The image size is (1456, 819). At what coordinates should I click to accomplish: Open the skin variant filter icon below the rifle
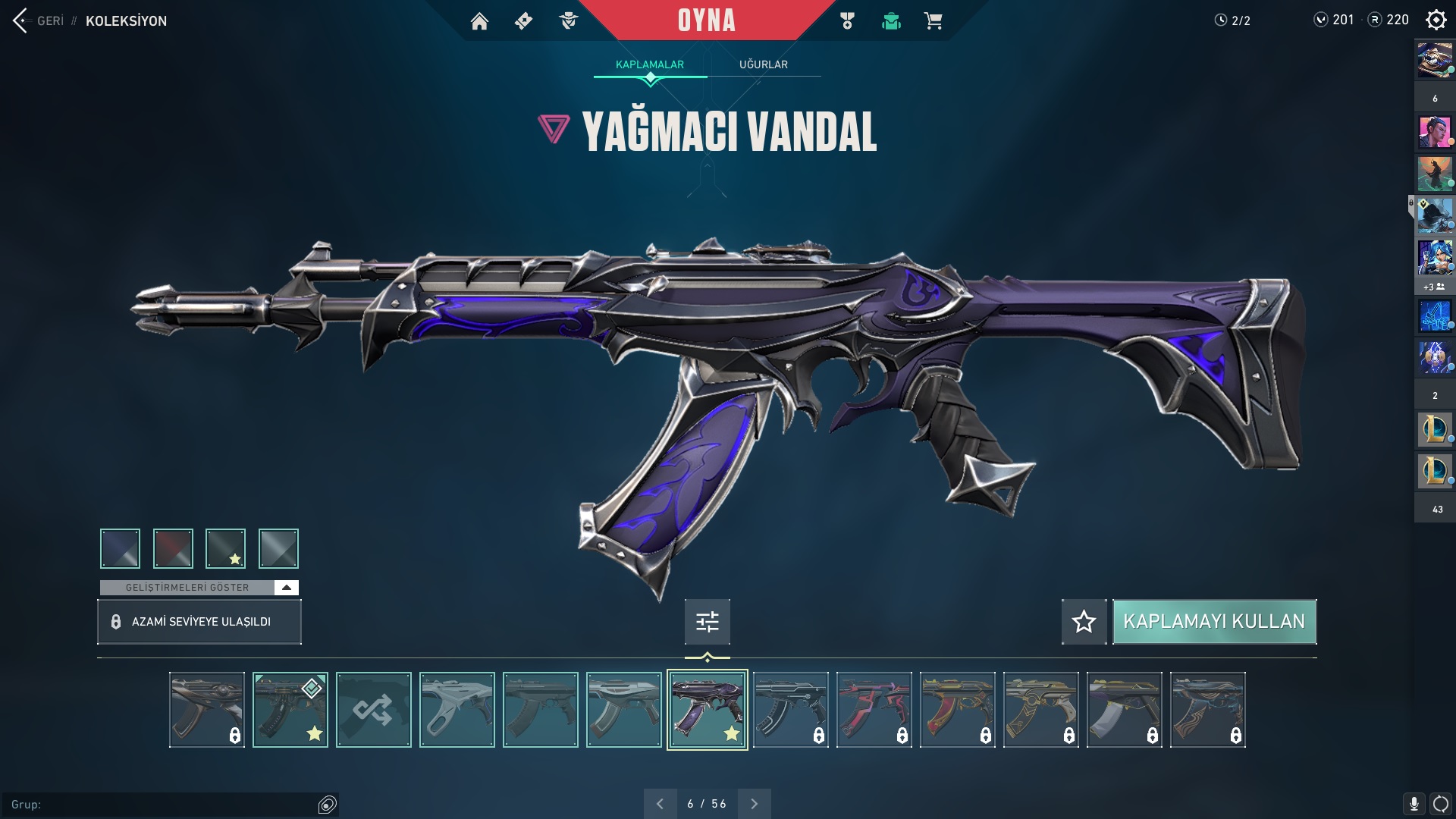pos(707,622)
